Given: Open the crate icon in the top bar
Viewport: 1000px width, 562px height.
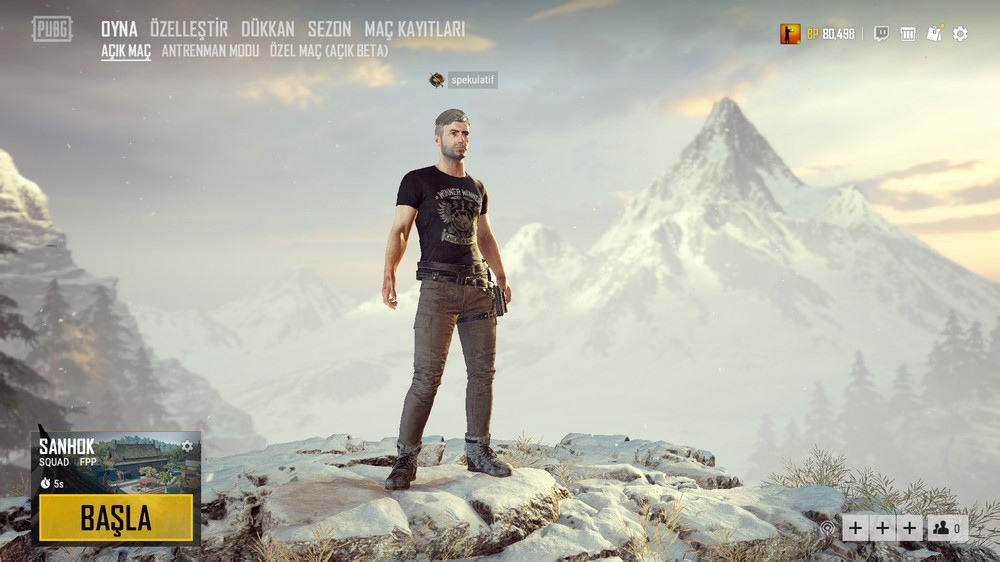Looking at the screenshot, I should 908,34.
